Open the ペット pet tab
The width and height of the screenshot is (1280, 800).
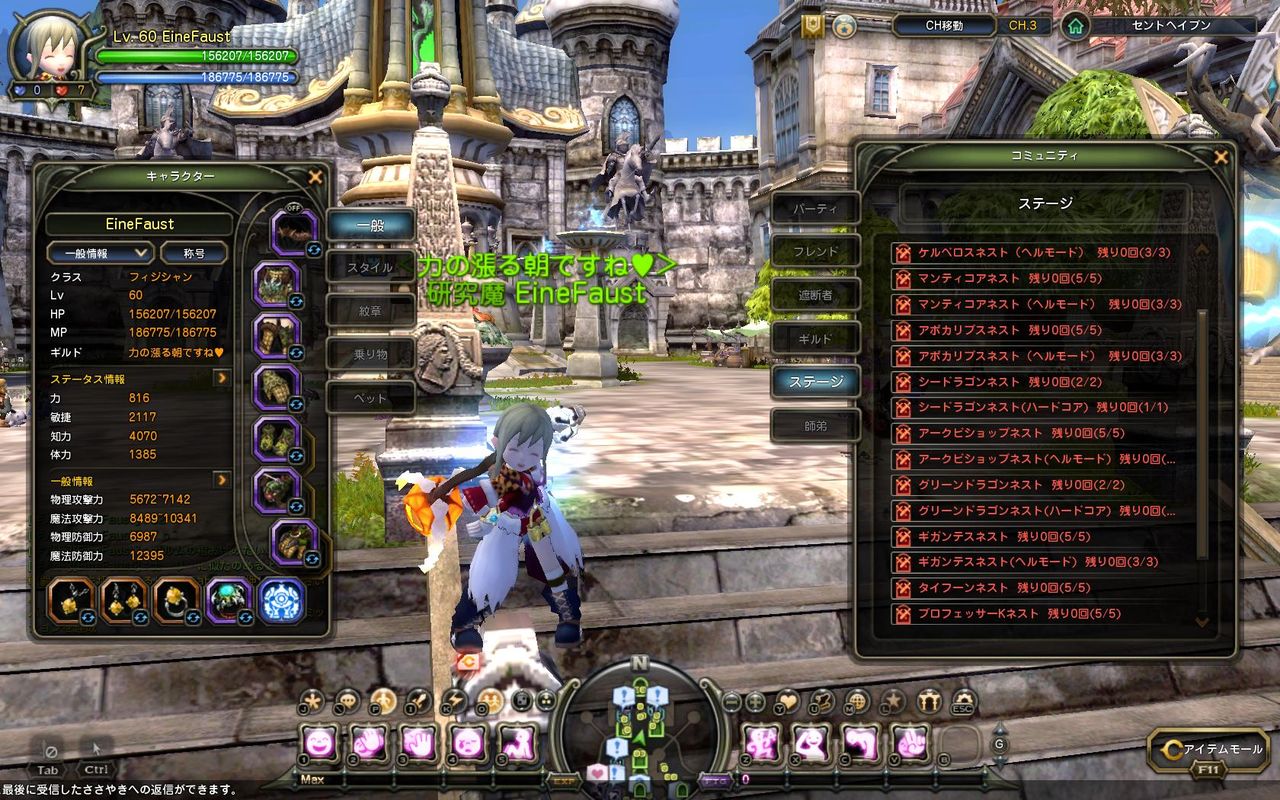click(370, 397)
